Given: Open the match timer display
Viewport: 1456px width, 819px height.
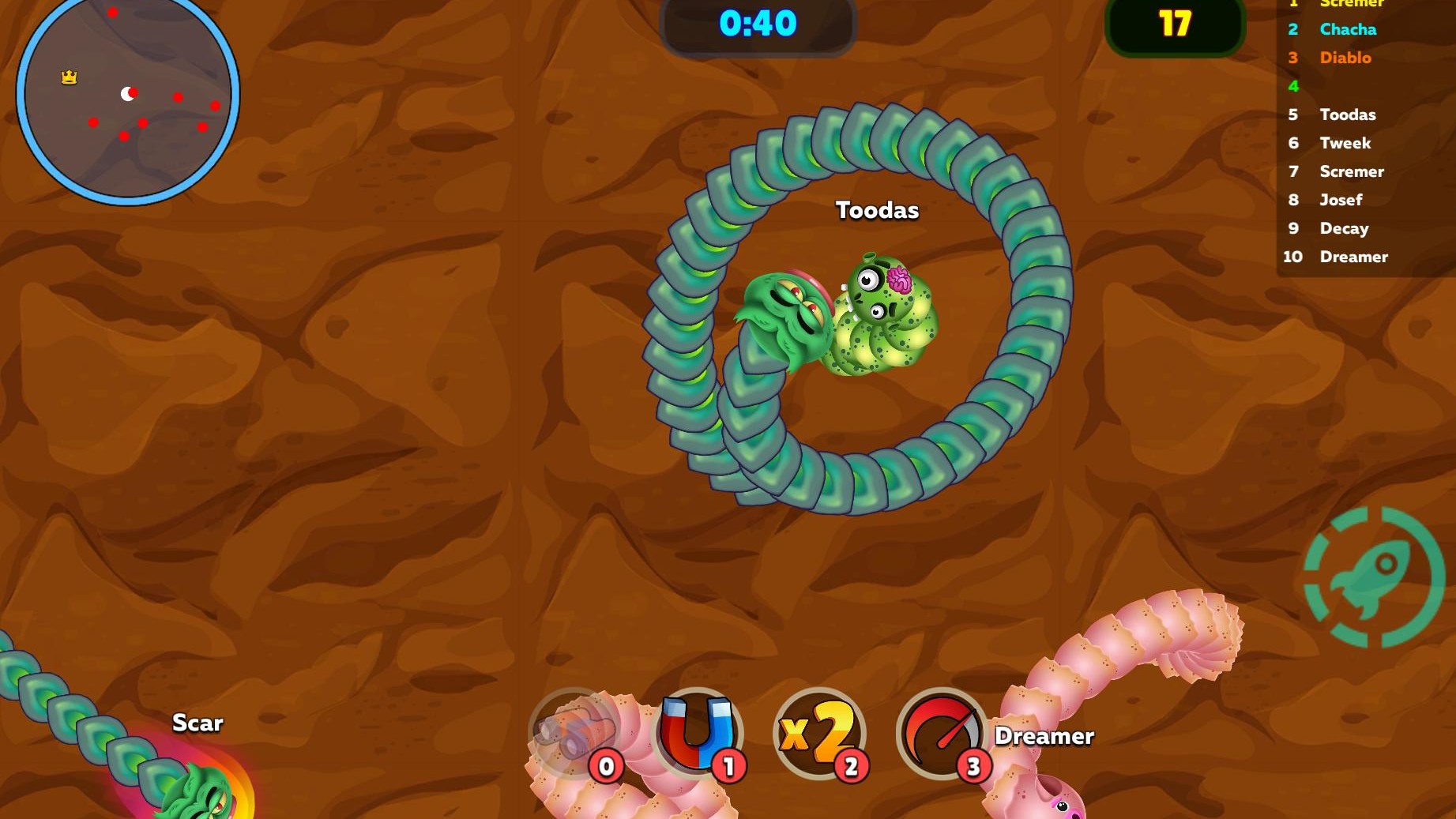Looking at the screenshot, I should point(758,24).
